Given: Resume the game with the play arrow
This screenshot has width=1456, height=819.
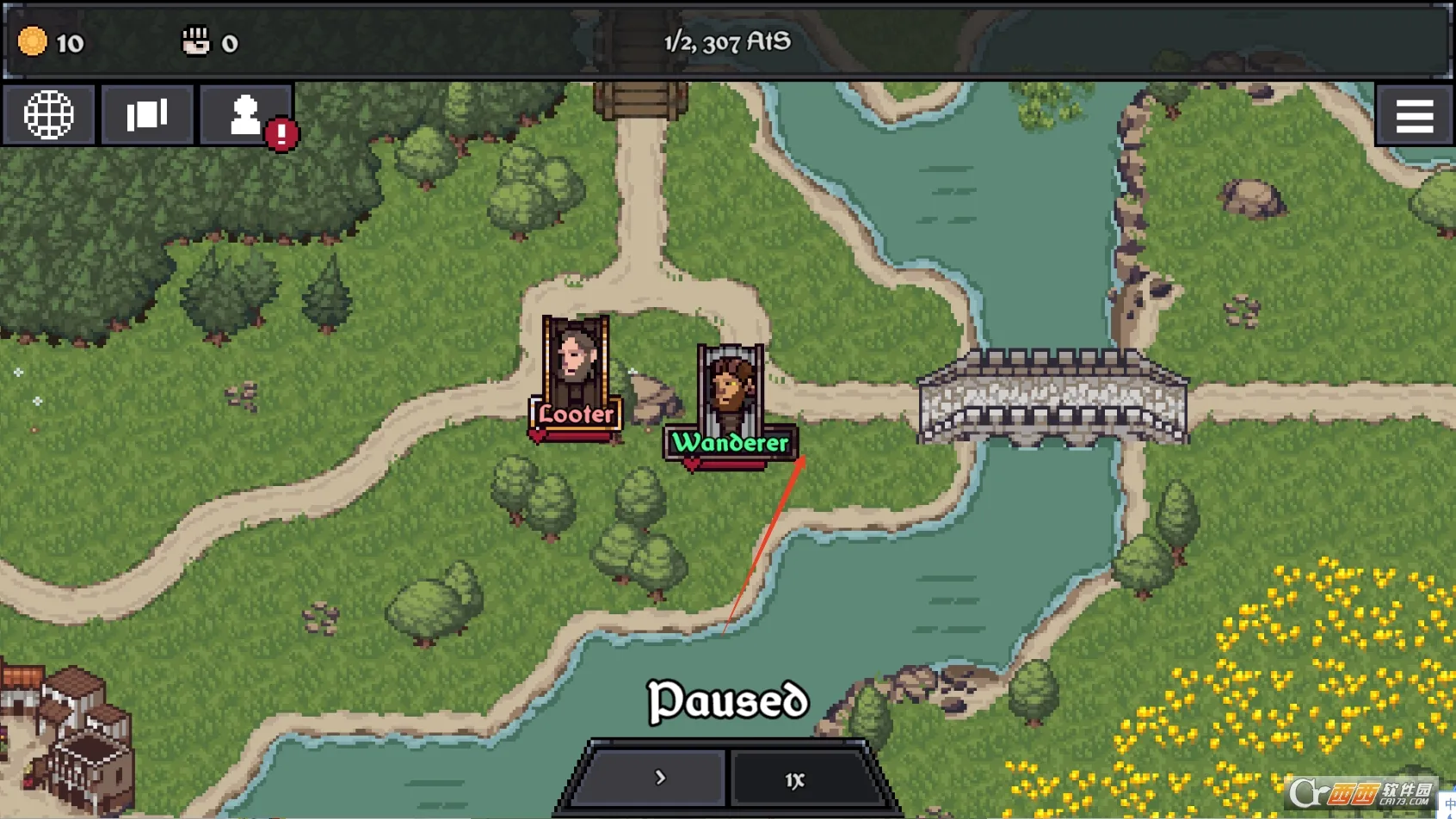Looking at the screenshot, I should [x=658, y=778].
